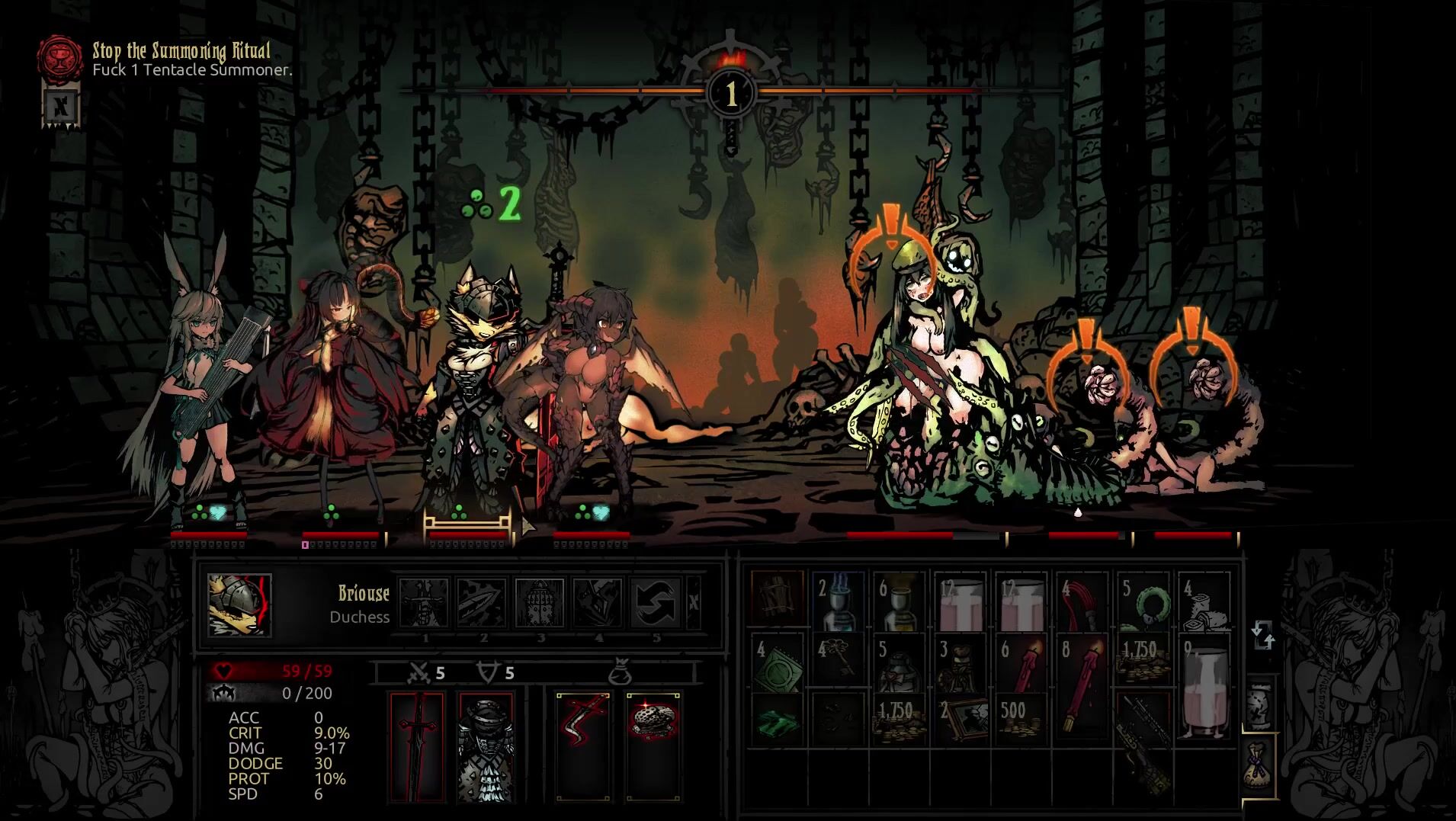Close the quest objective with X banner

click(x=60, y=104)
